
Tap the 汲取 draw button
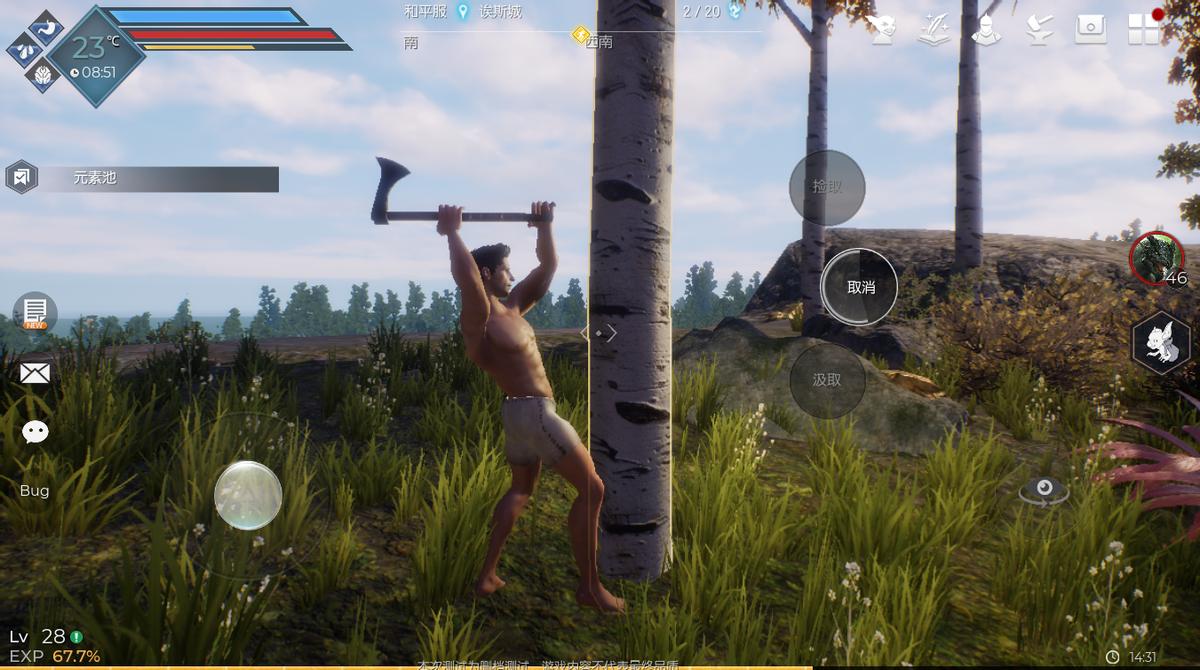tap(827, 381)
